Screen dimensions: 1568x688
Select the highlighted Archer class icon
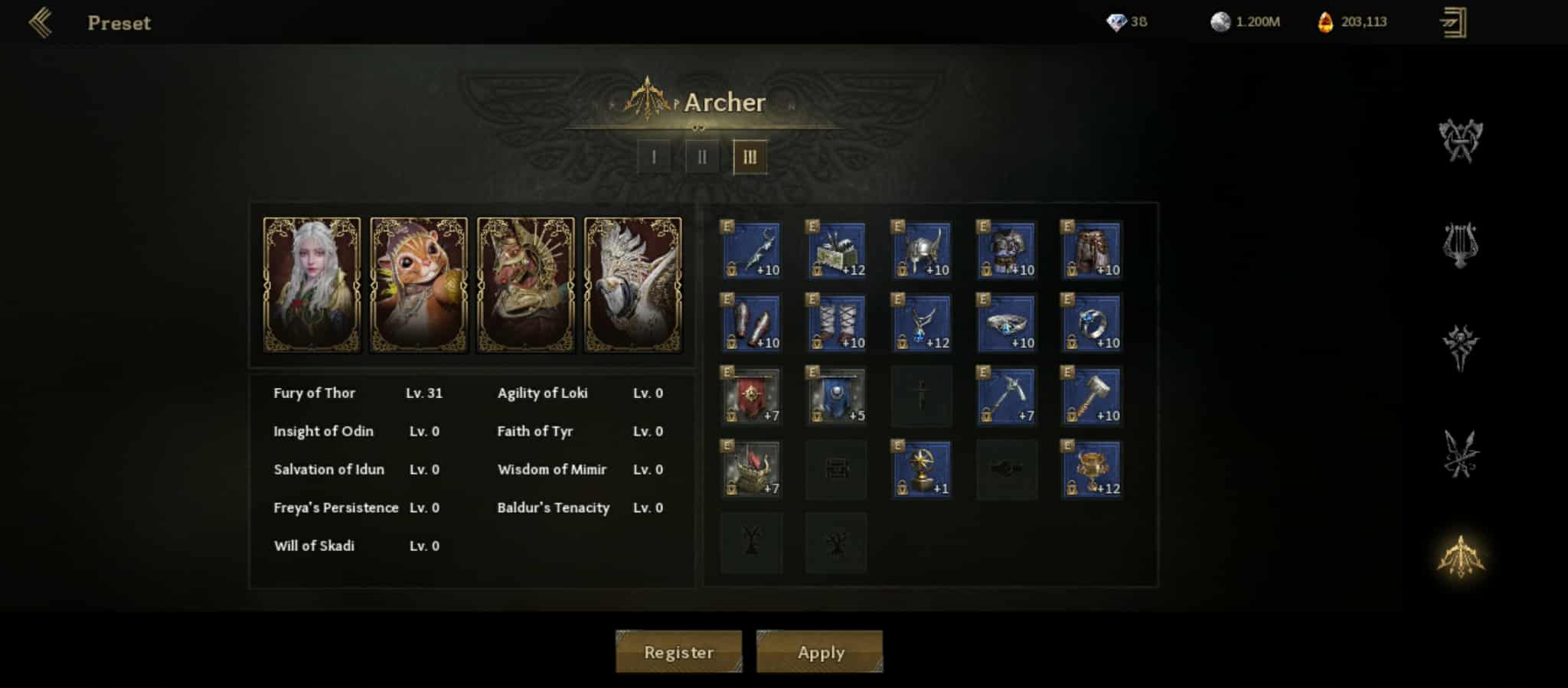tap(1460, 556)
